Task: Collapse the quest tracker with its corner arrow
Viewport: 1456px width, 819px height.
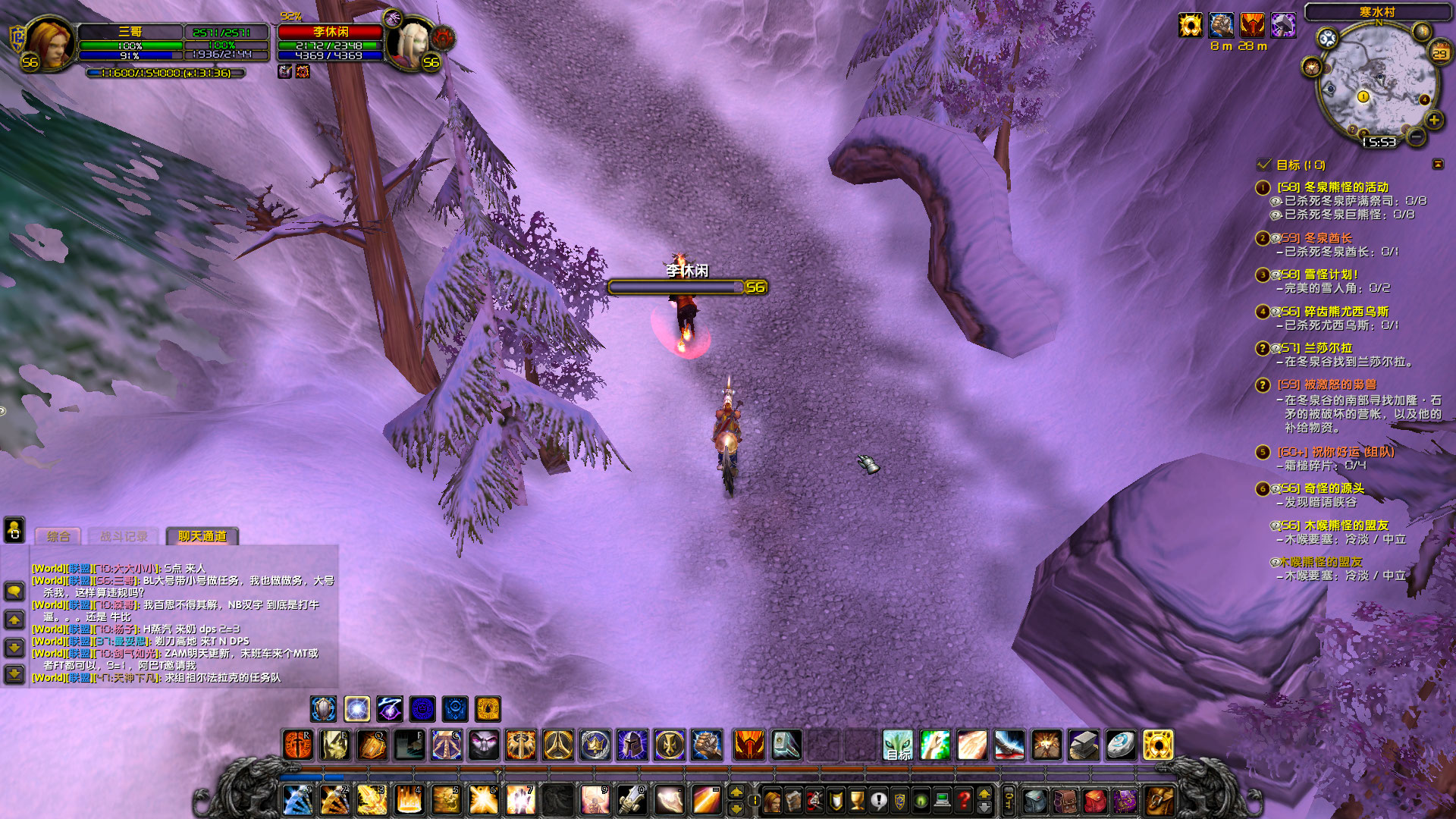Action: tap(1438, 164)
